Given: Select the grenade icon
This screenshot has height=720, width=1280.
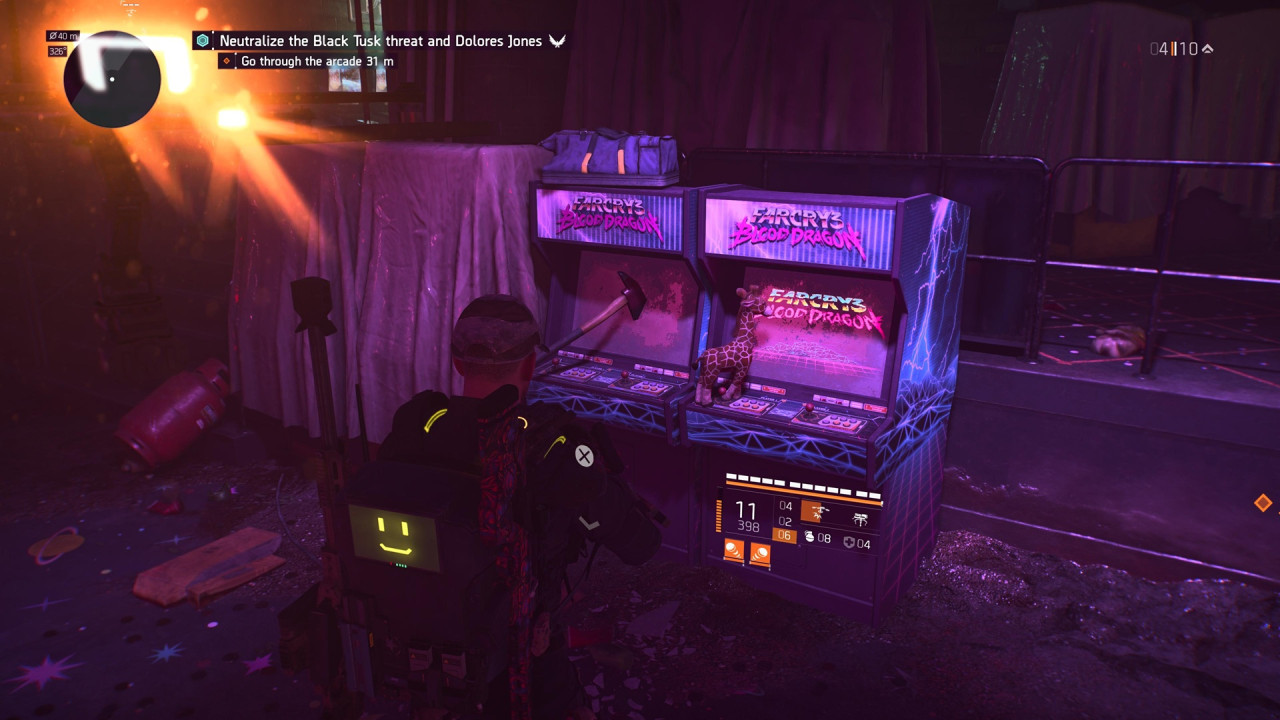Looking at the screenshot, I should (809, 538).
